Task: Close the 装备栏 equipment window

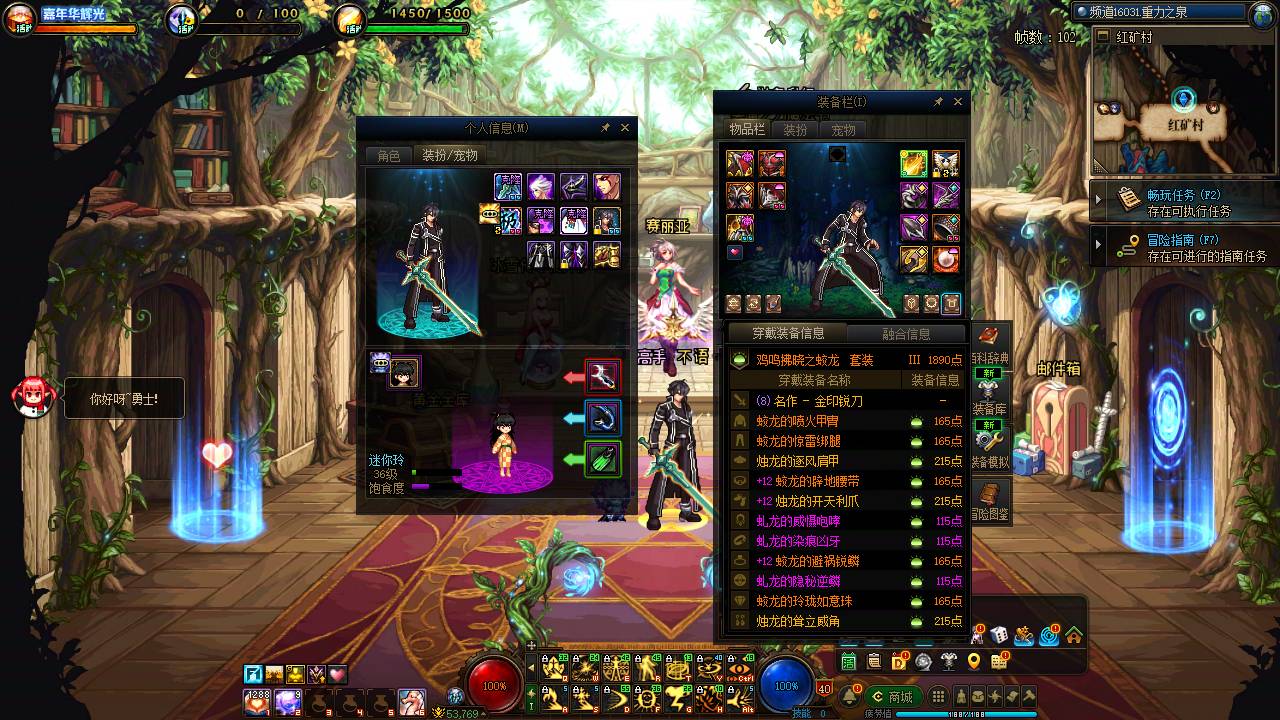Action: tap(958, 102)
